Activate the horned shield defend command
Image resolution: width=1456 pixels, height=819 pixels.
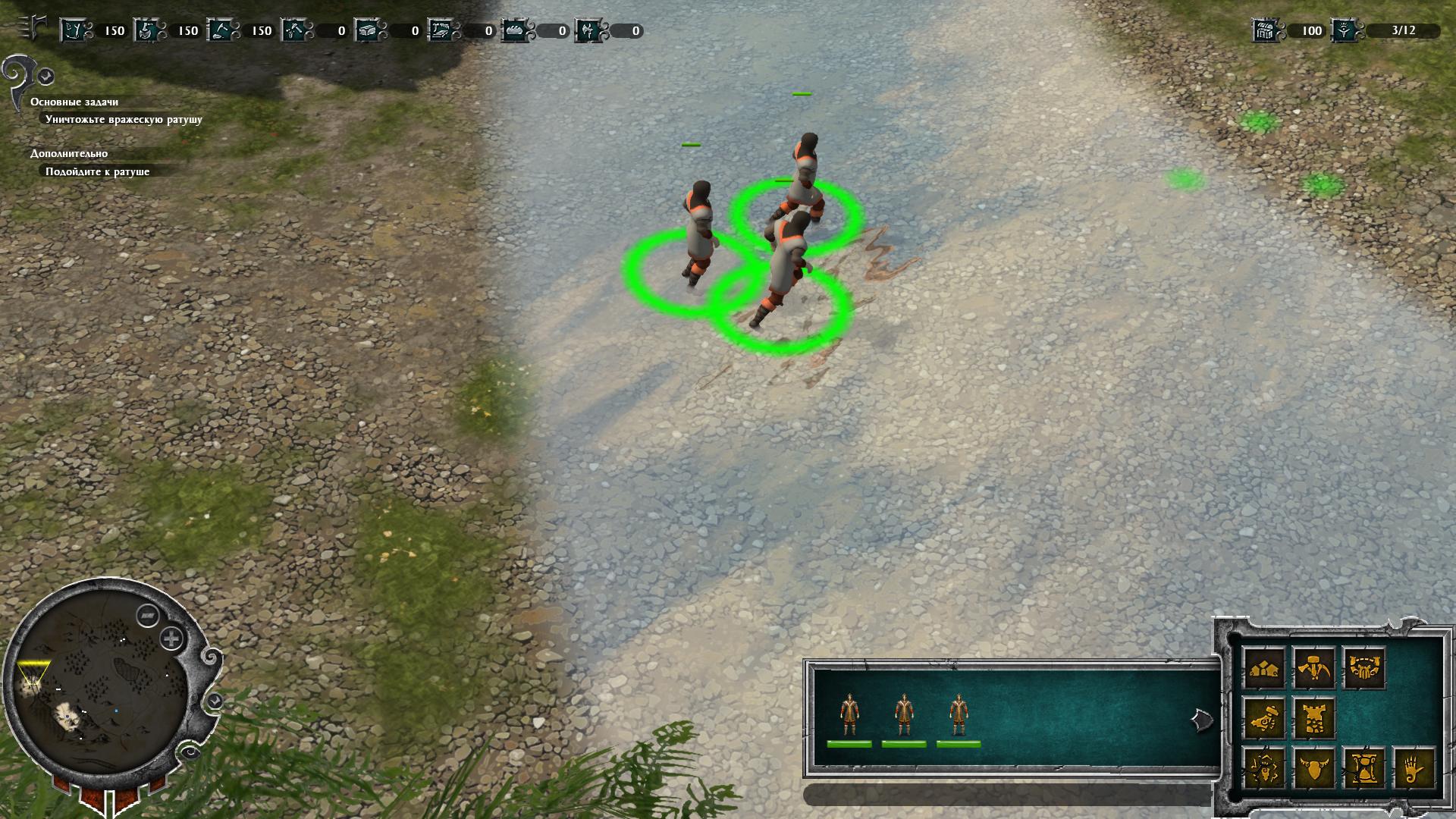1314,768
